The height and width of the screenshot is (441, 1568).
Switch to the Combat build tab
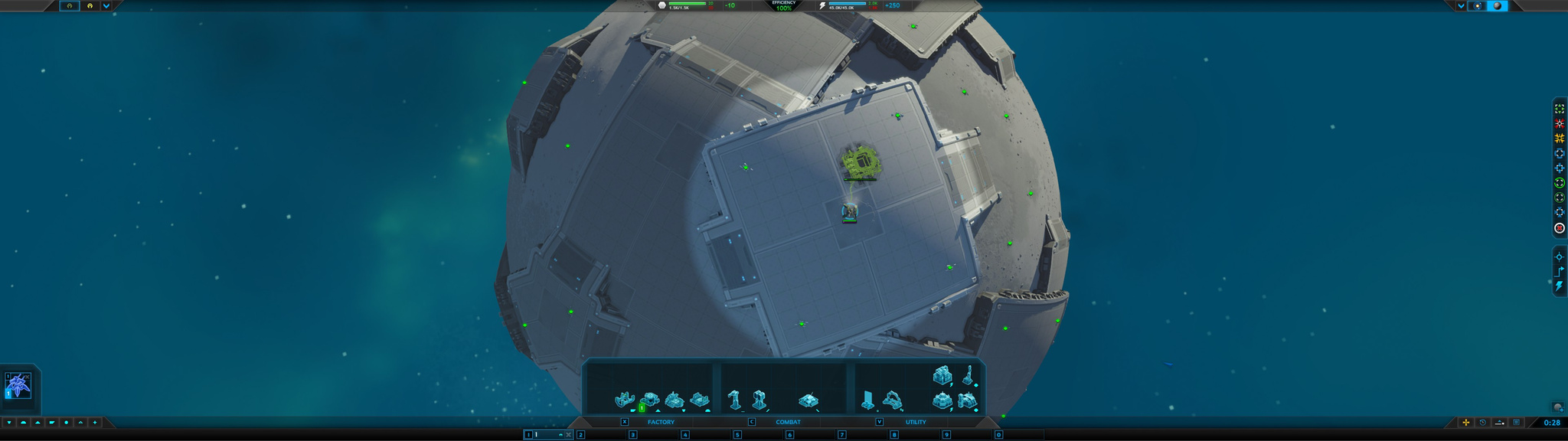point(788,422)
